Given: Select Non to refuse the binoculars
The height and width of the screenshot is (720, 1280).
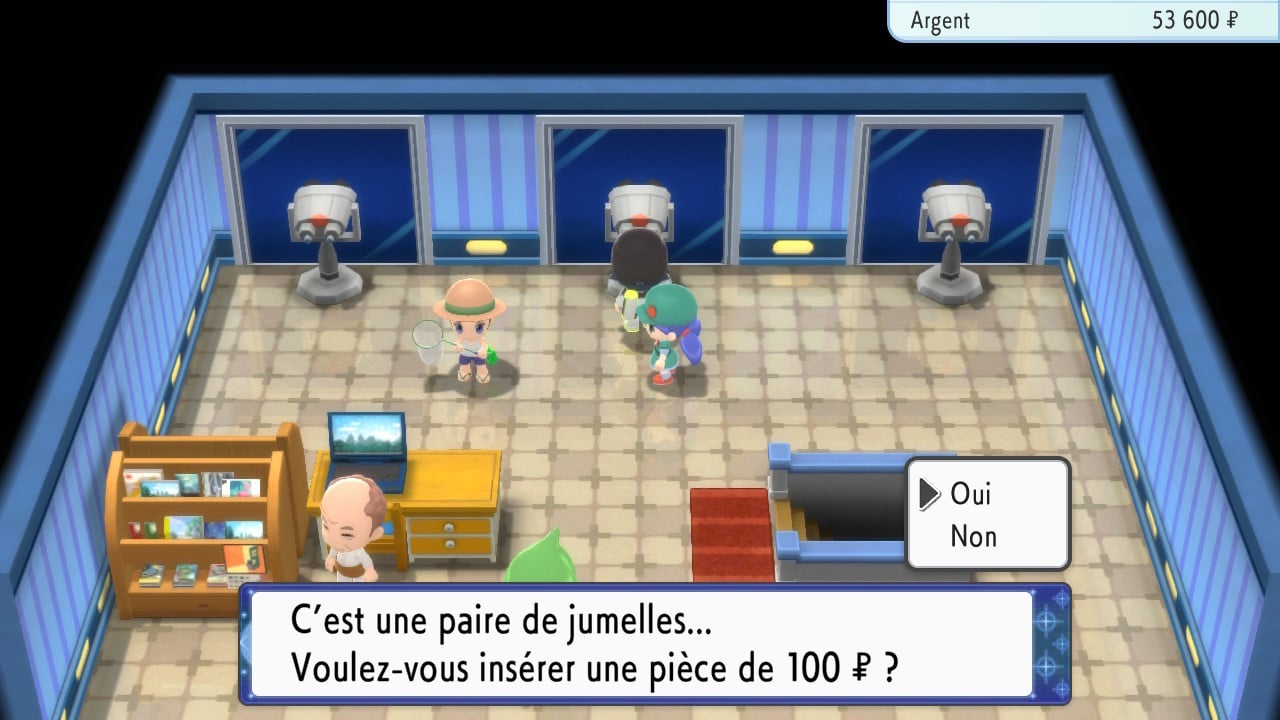Looking at the screenshot, I should coord(972,536).
